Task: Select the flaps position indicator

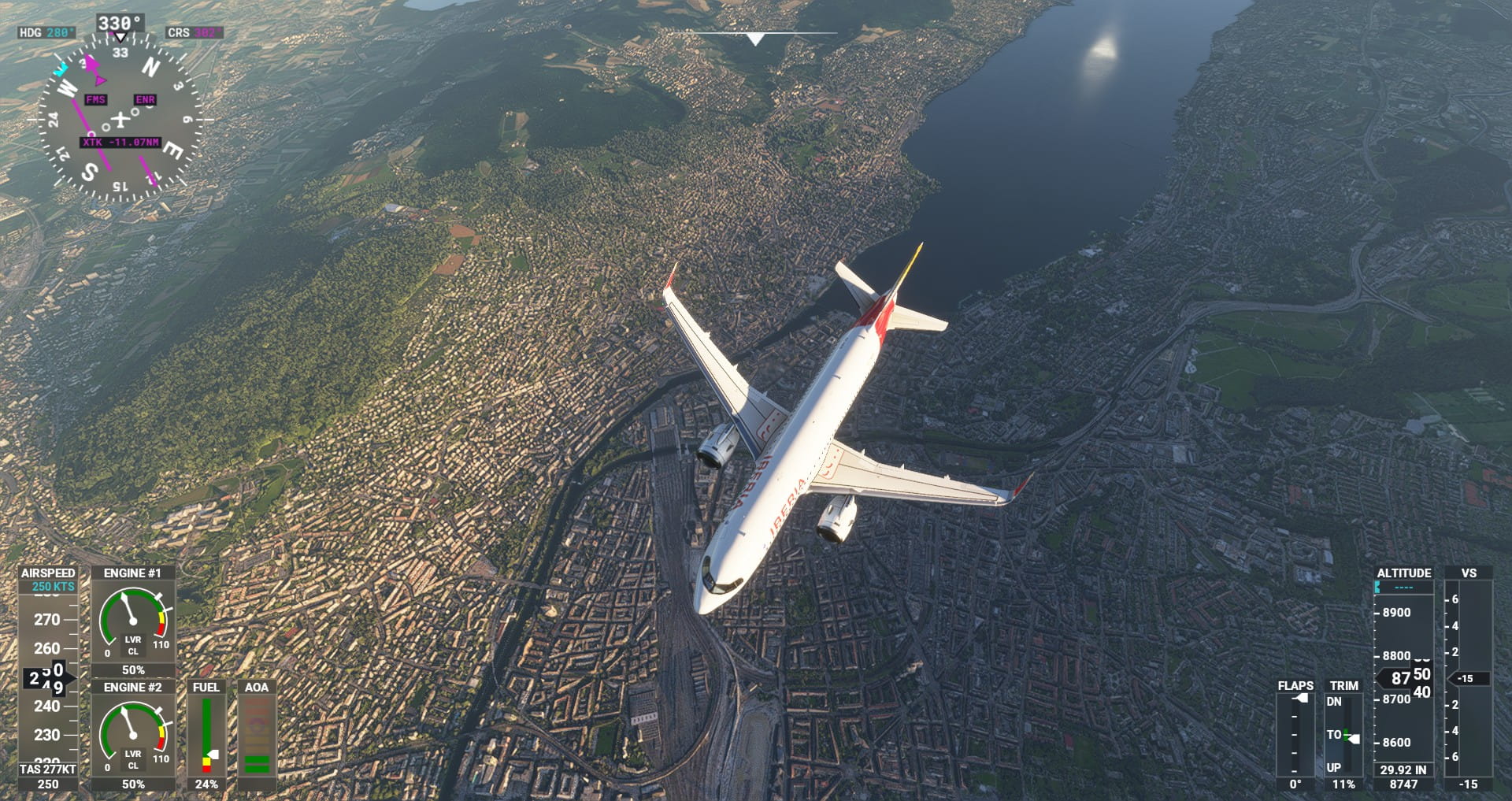Action: point(1295,734)
